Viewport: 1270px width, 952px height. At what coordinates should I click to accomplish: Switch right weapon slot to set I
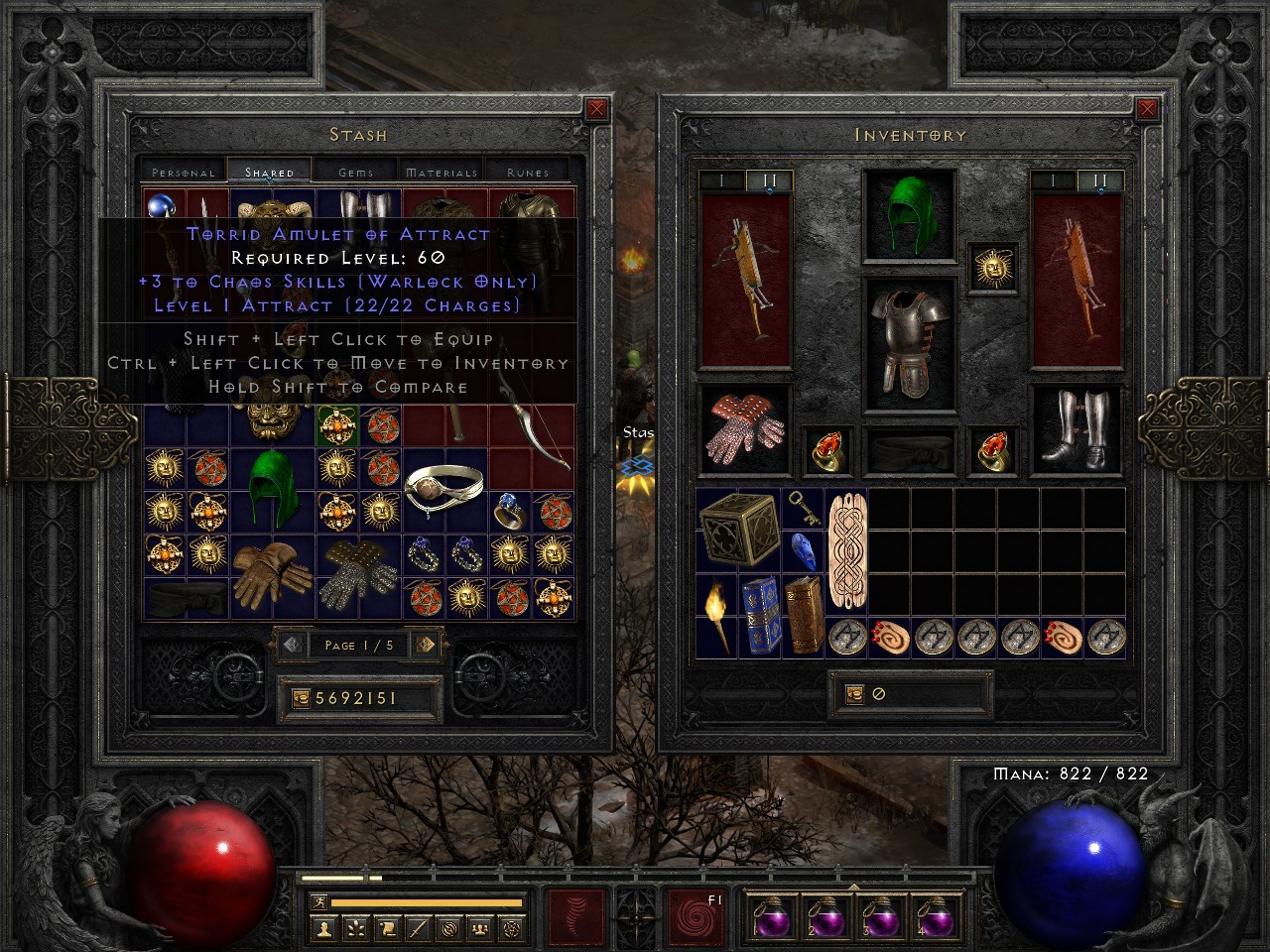[1052, 180]
